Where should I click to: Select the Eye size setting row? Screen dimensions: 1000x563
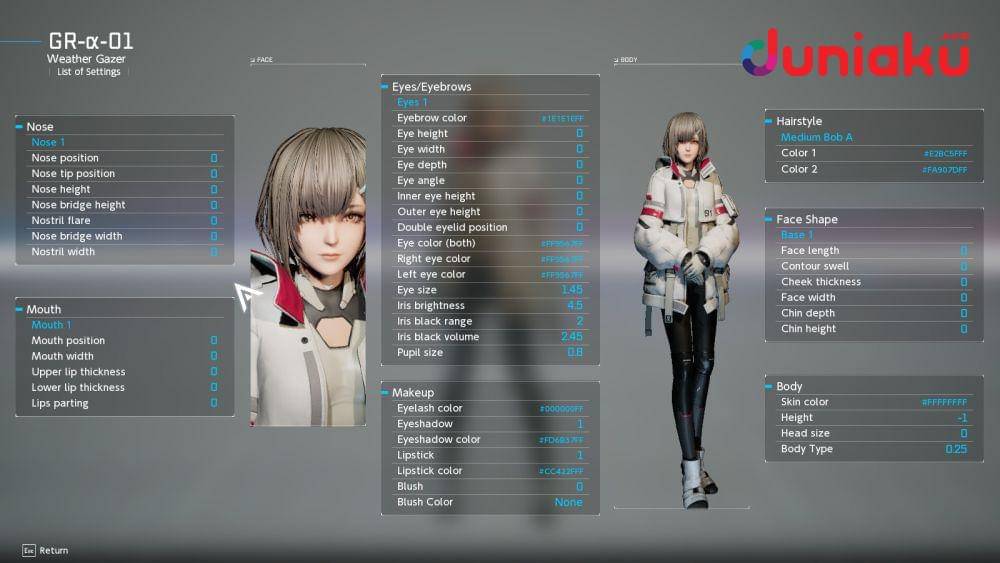490,290
